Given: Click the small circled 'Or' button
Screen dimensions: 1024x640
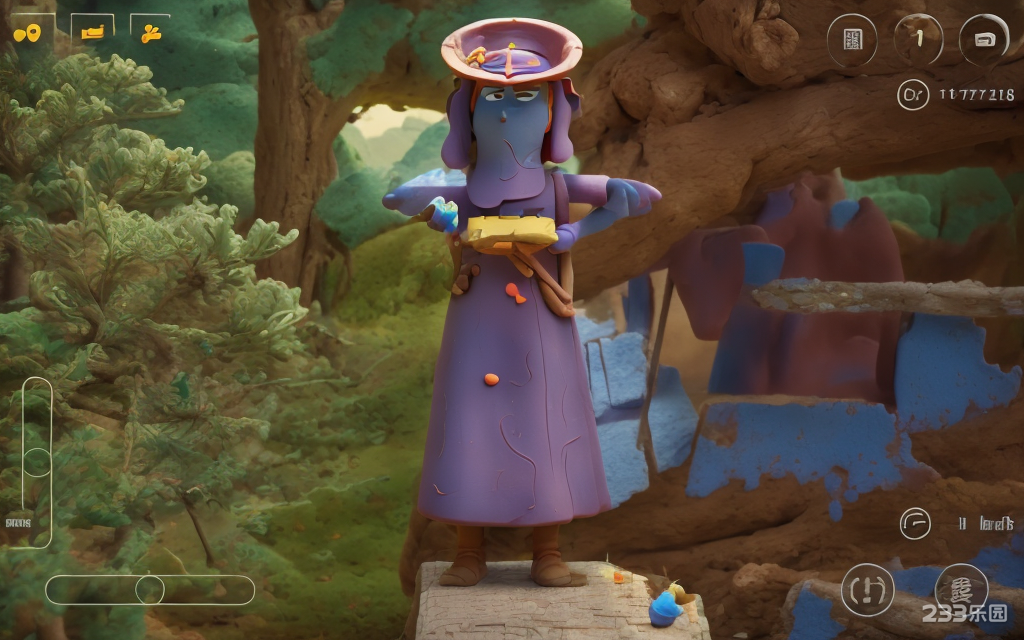Looking at the screenshot, I should [912, 94].
